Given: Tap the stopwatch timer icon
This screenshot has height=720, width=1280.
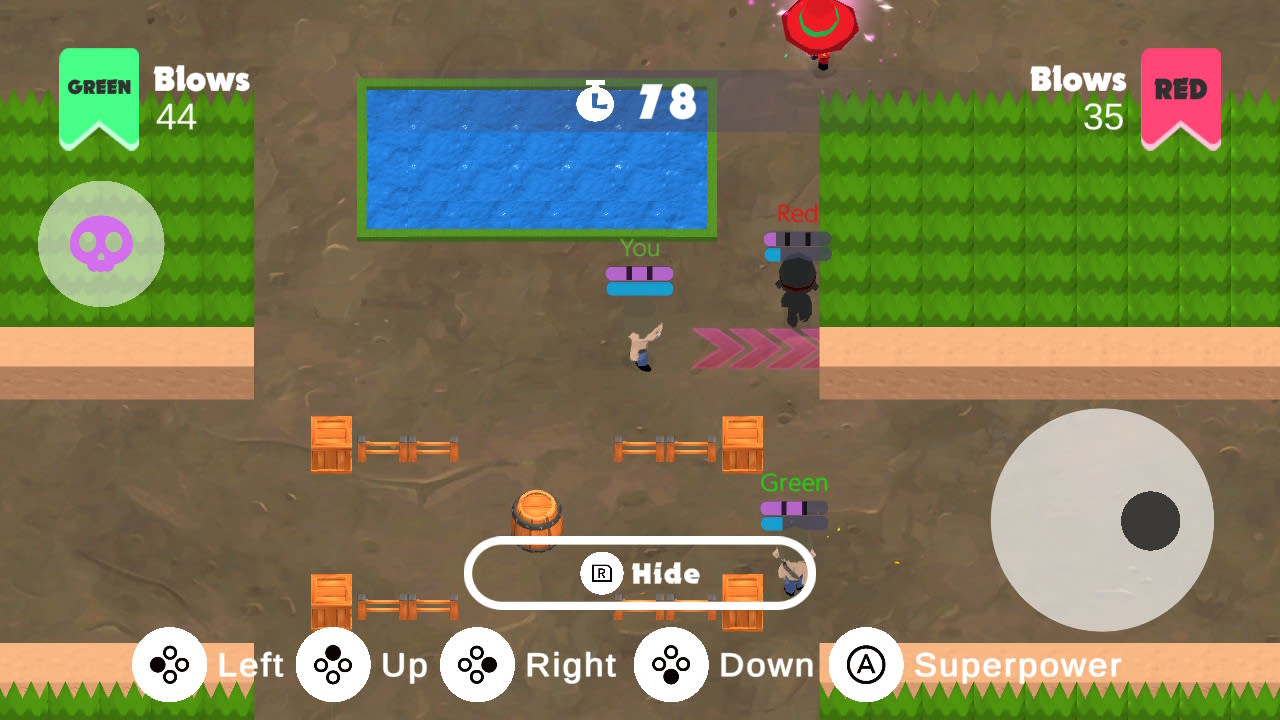Looking at the screenshot, I should tap(595, 100).
